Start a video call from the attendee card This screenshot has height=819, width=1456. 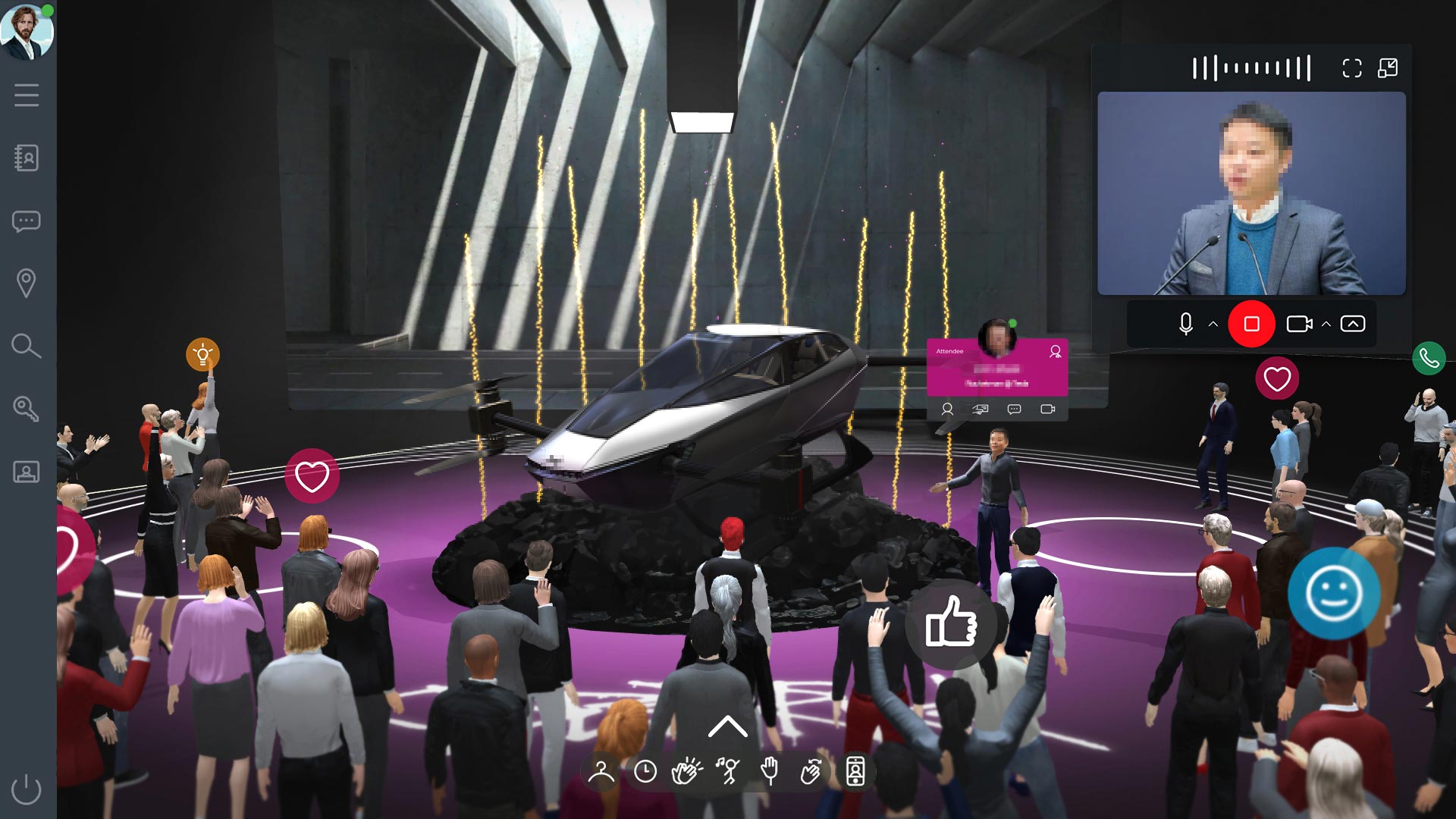coord(1049,410)
